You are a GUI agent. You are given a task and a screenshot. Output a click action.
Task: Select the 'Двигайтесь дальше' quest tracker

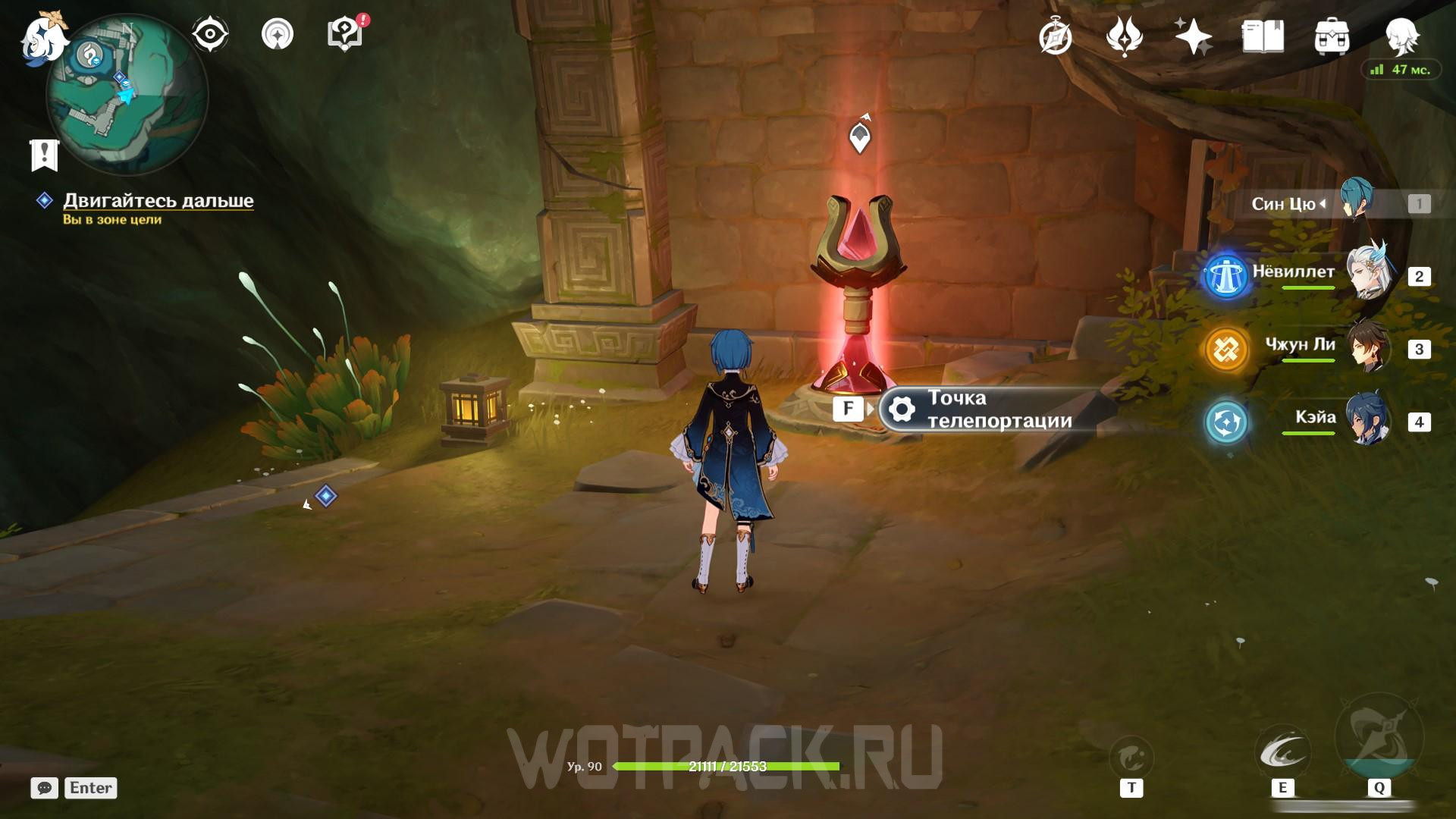158,201
